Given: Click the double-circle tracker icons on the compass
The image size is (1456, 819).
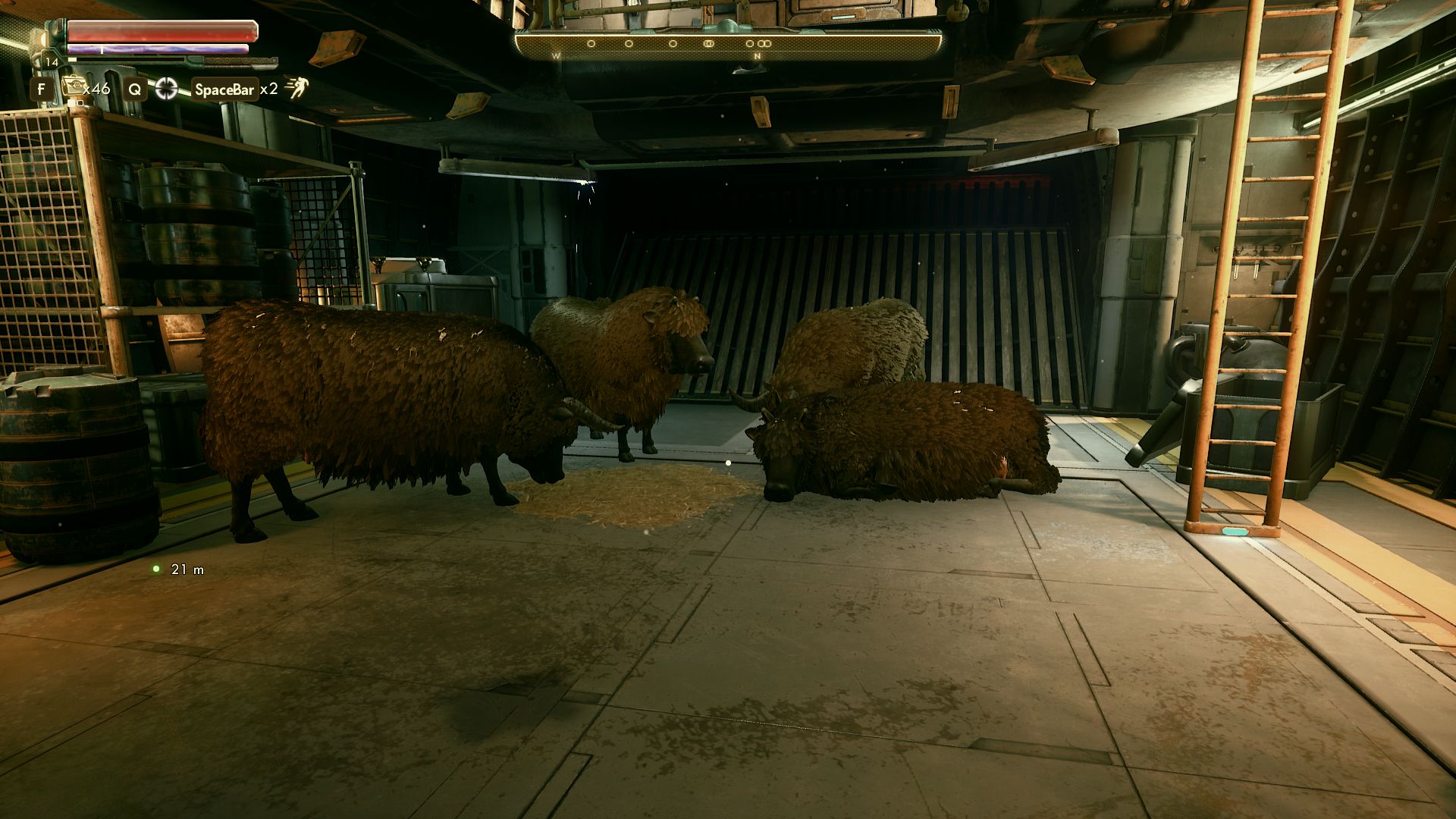Looking at the screenshot, I should [764, 43].
